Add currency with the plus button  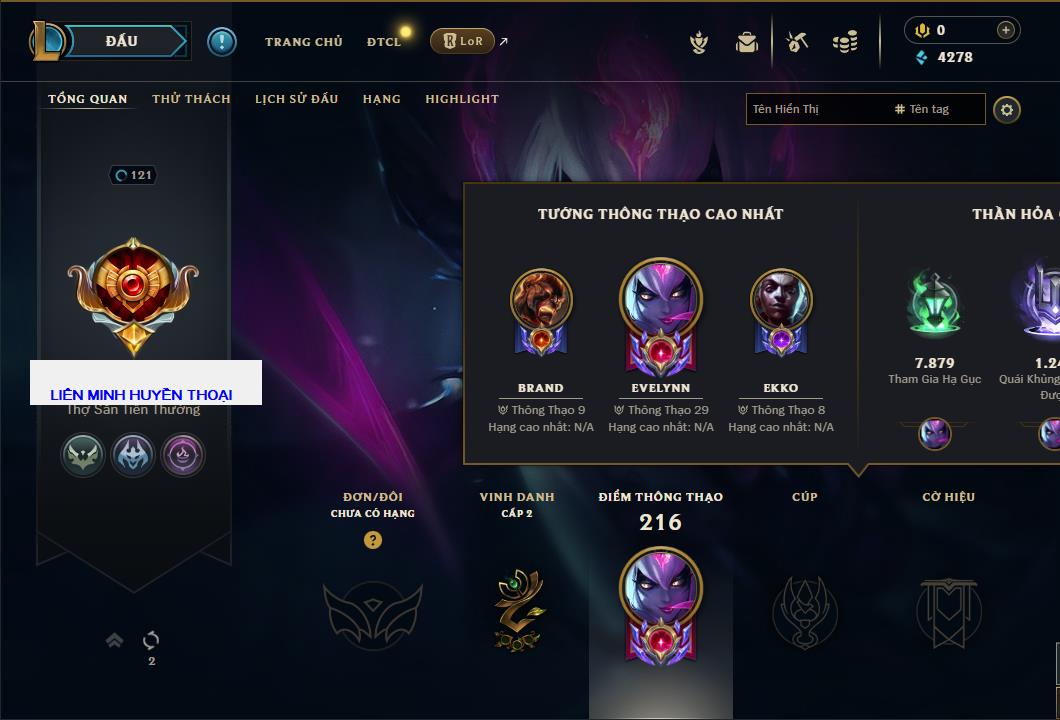tap(1006, 30)
